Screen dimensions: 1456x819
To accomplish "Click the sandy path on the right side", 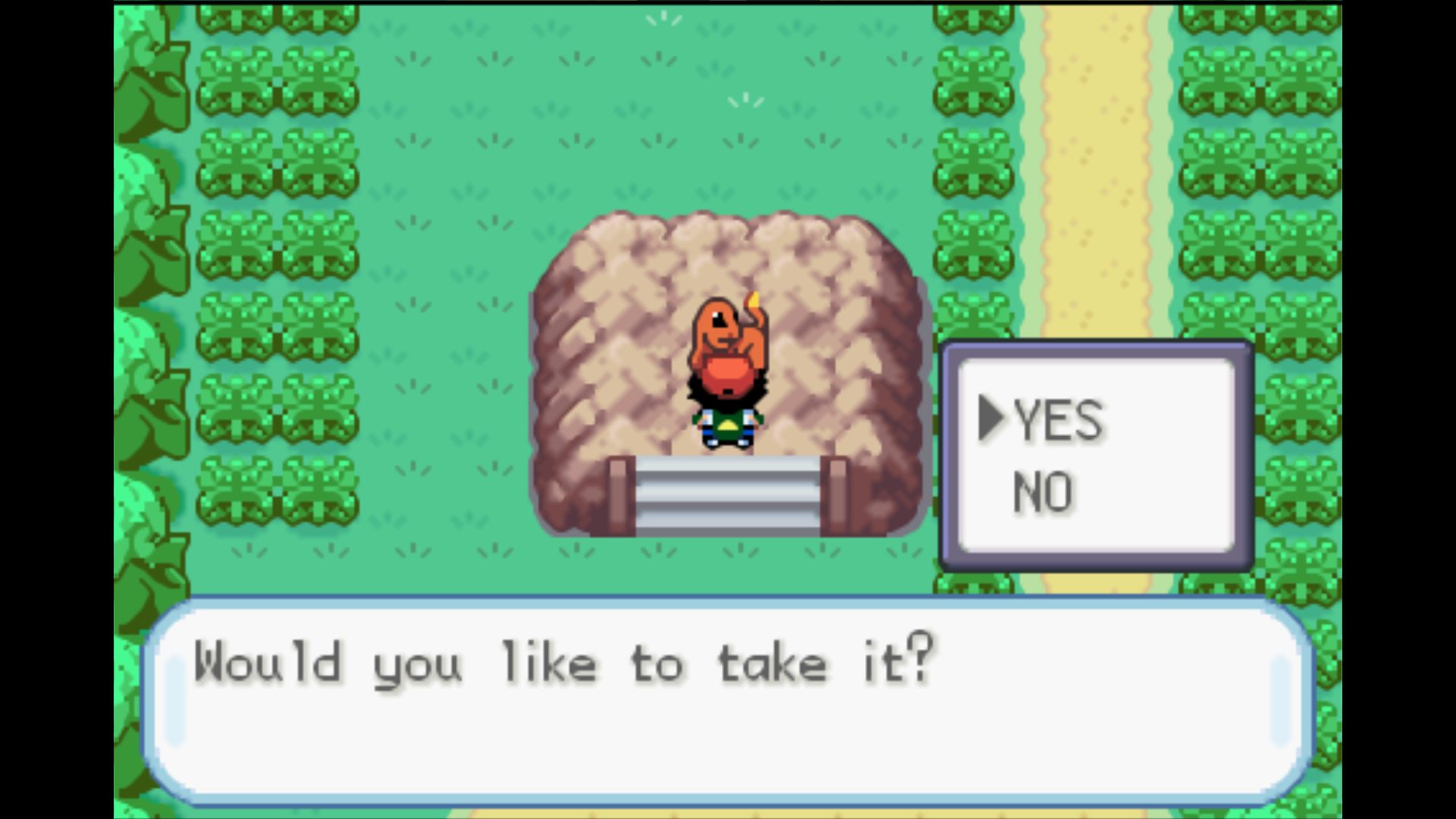I will click(1092, 152).
